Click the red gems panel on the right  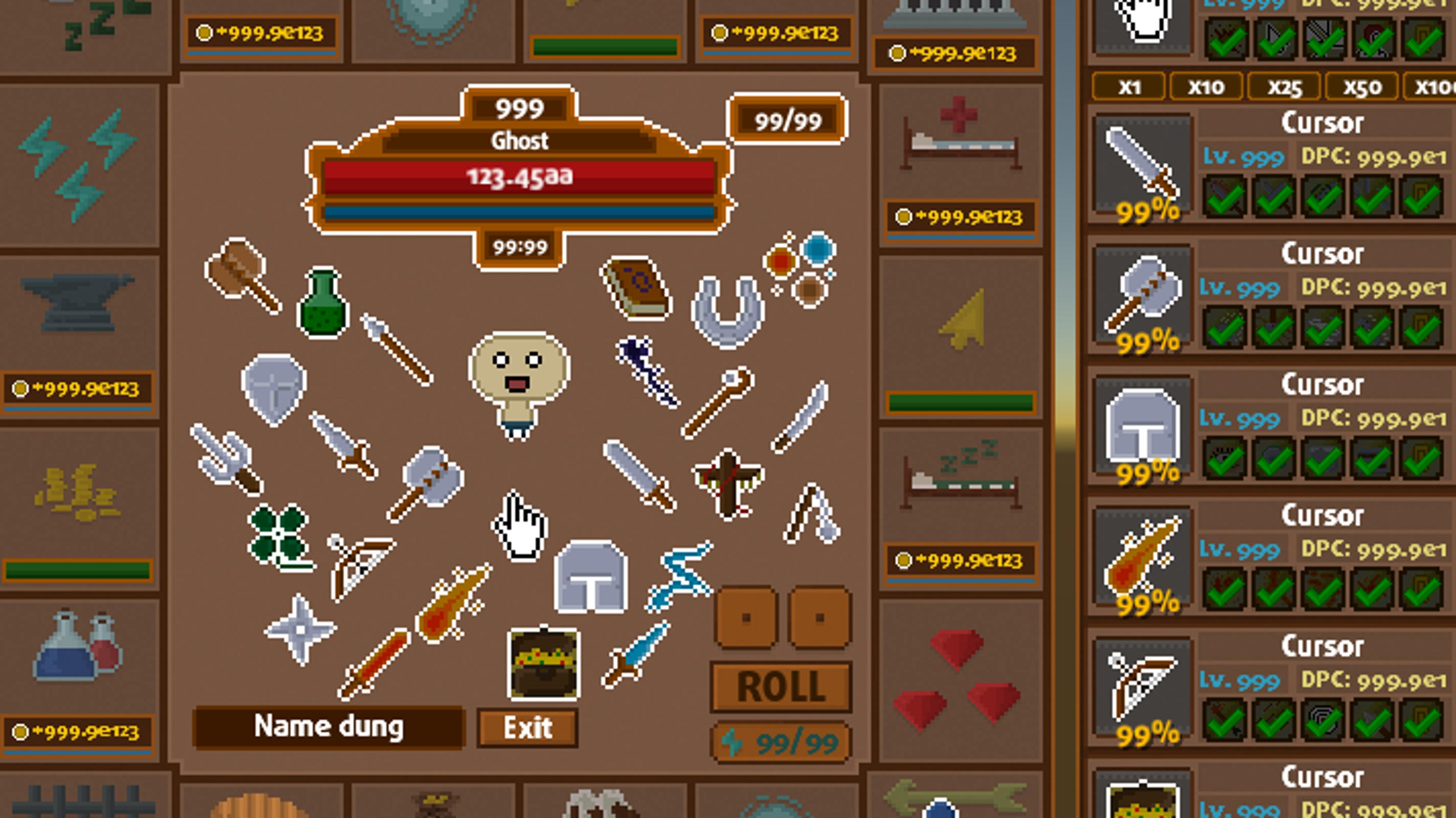[x=961, y=690]
